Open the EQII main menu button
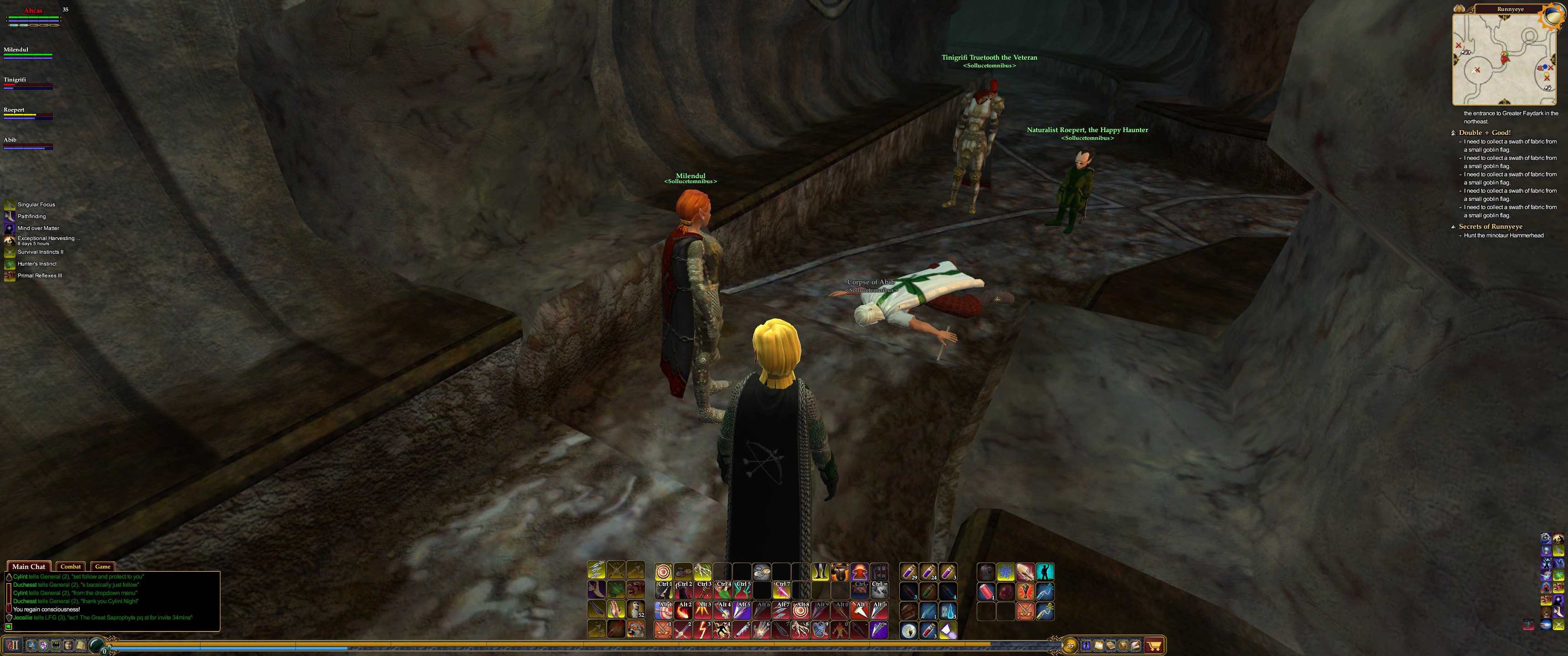Screen dimensions: 1568x656 tap(13, 645)
